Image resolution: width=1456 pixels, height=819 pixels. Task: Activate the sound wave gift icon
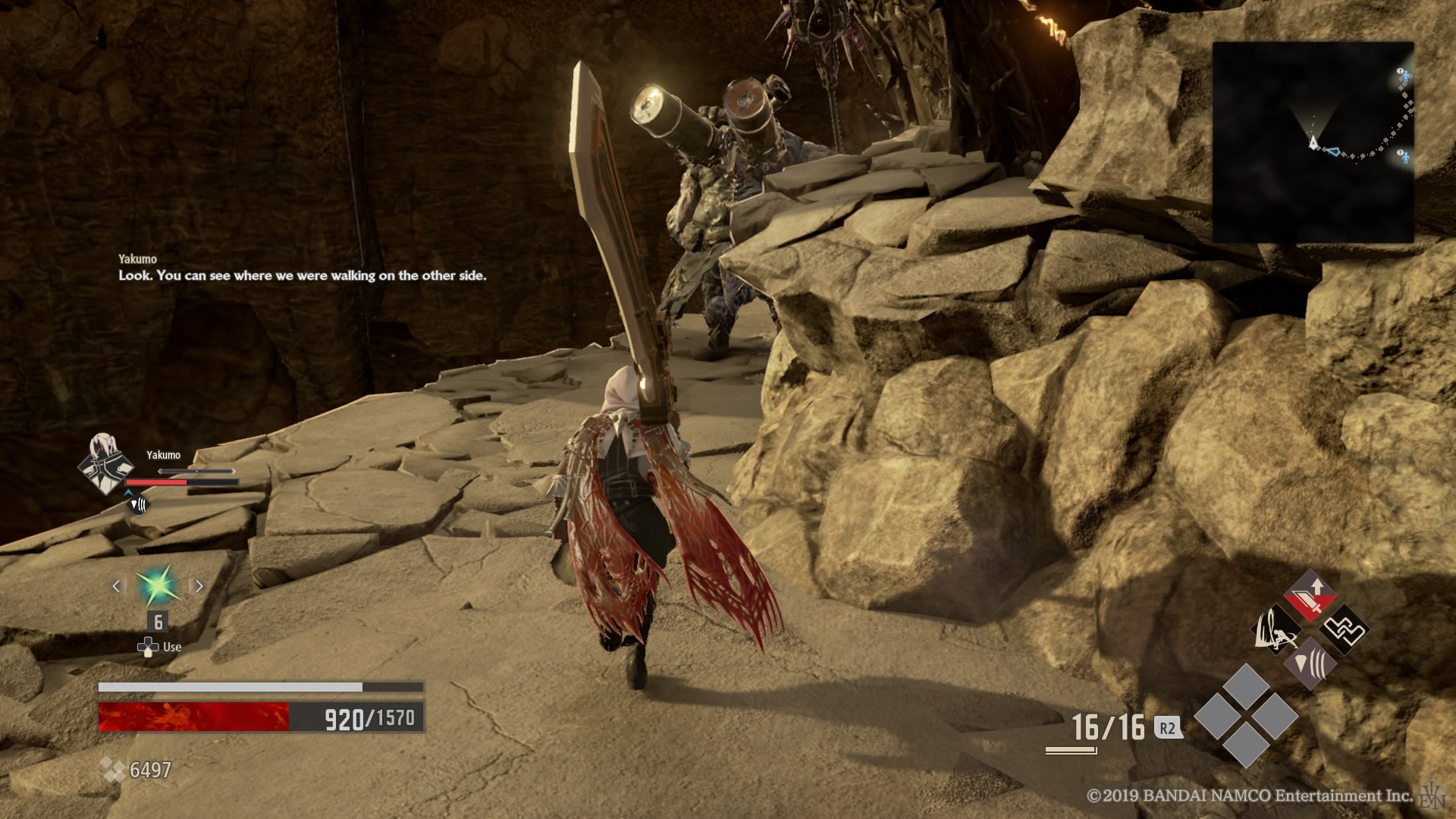(x=1310, y=664)
